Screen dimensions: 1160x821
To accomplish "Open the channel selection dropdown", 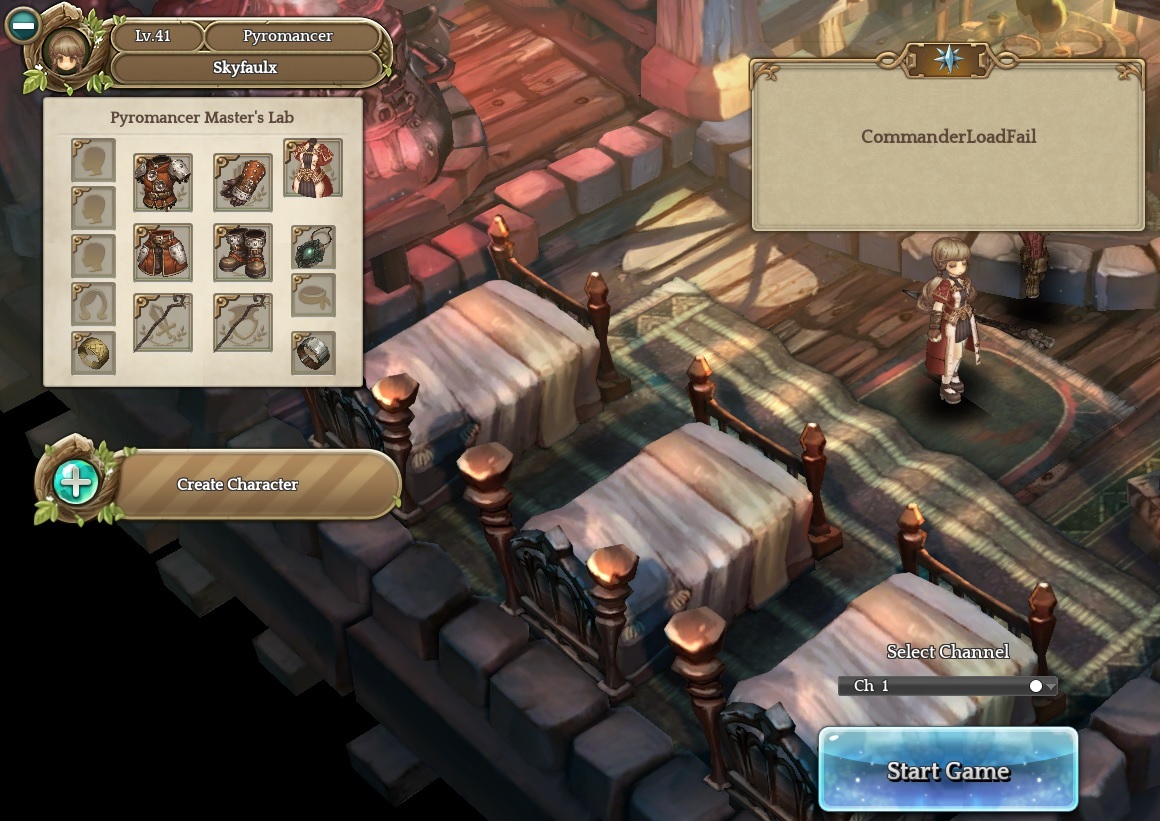I will pyautogui.click(x=946, y=686).
